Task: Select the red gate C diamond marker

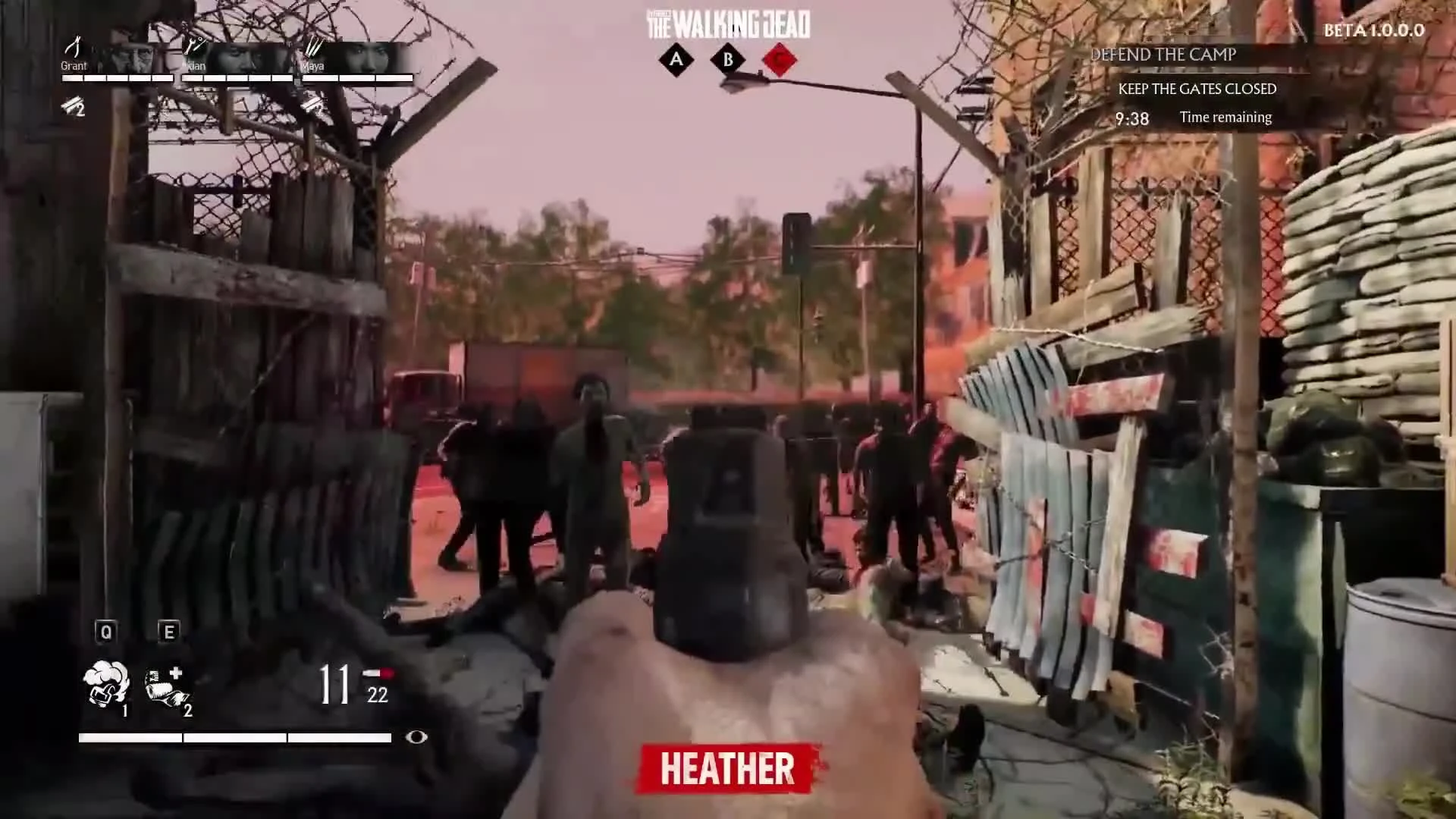Action: pos(781,61)
